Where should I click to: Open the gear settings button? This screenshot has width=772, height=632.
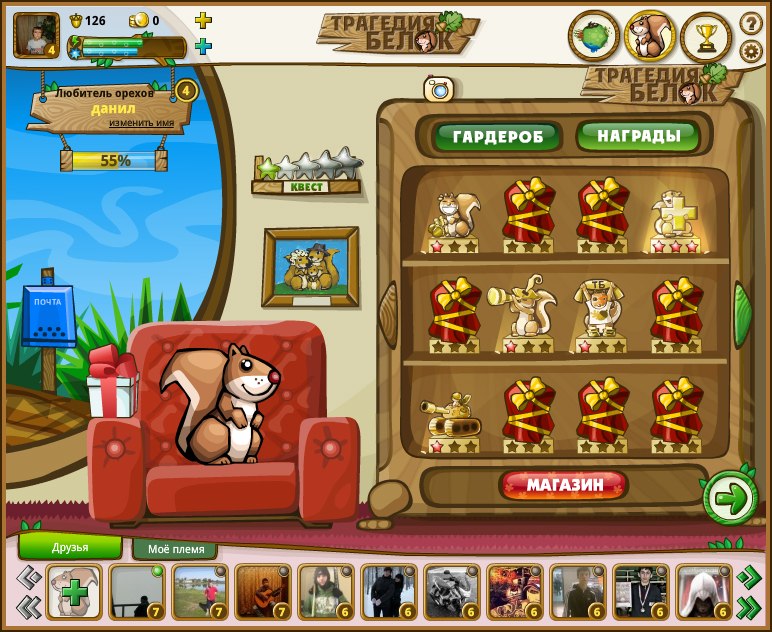751,51
